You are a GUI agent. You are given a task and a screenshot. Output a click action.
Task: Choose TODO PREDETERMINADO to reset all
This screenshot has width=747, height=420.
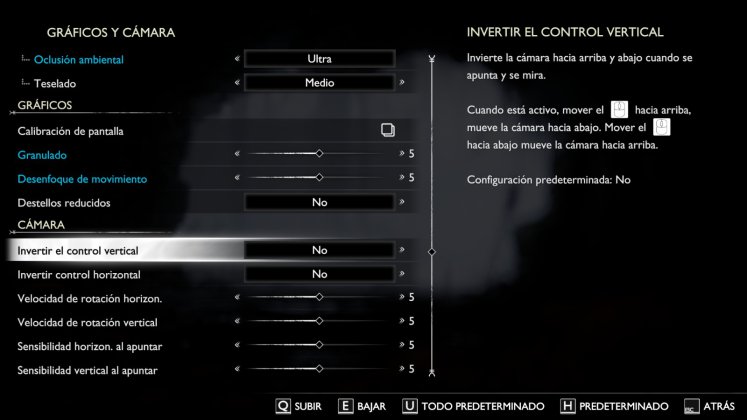click(473, 406)
